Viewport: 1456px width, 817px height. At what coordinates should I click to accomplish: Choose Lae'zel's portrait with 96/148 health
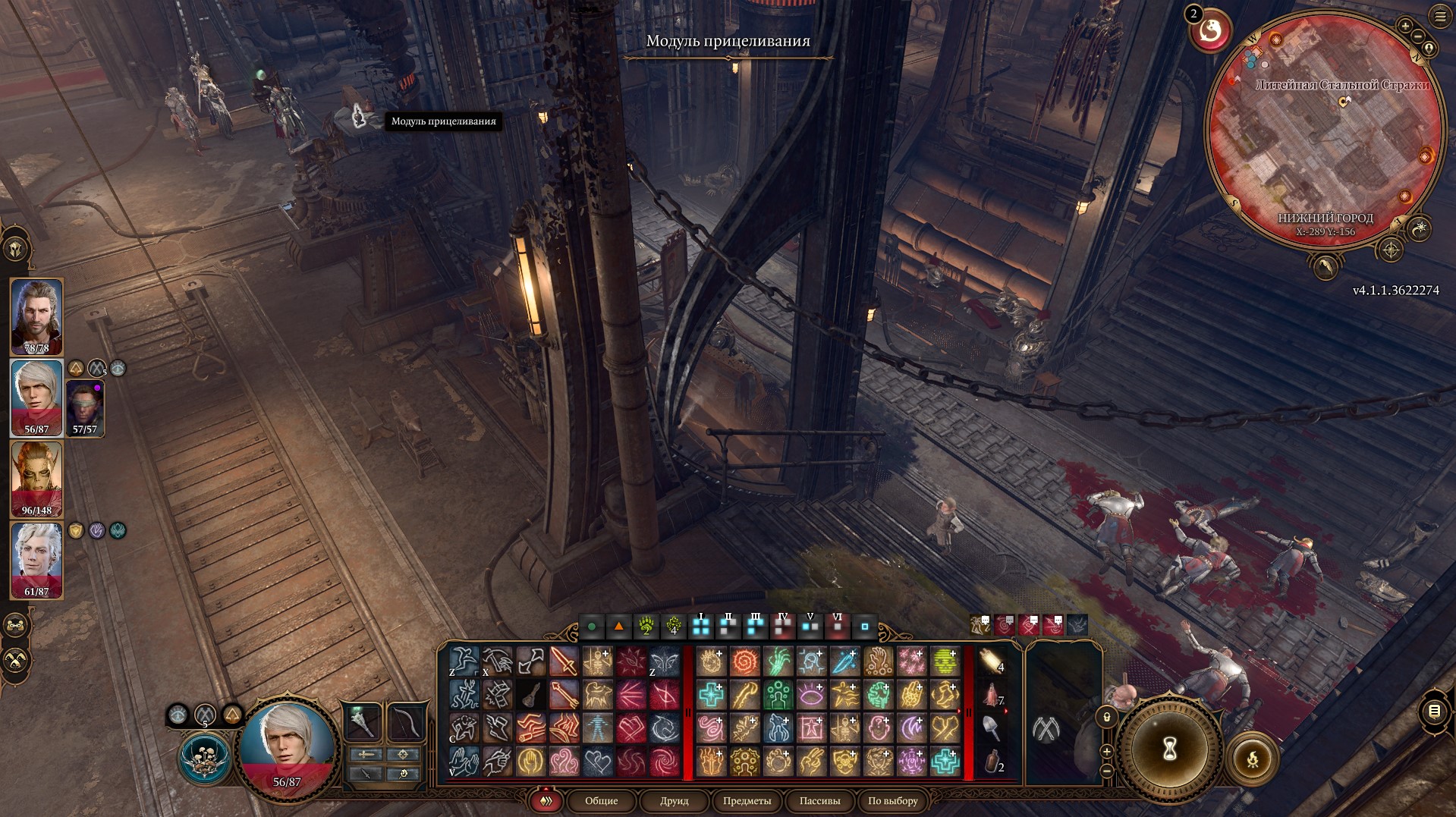click(x=36, y=479)
